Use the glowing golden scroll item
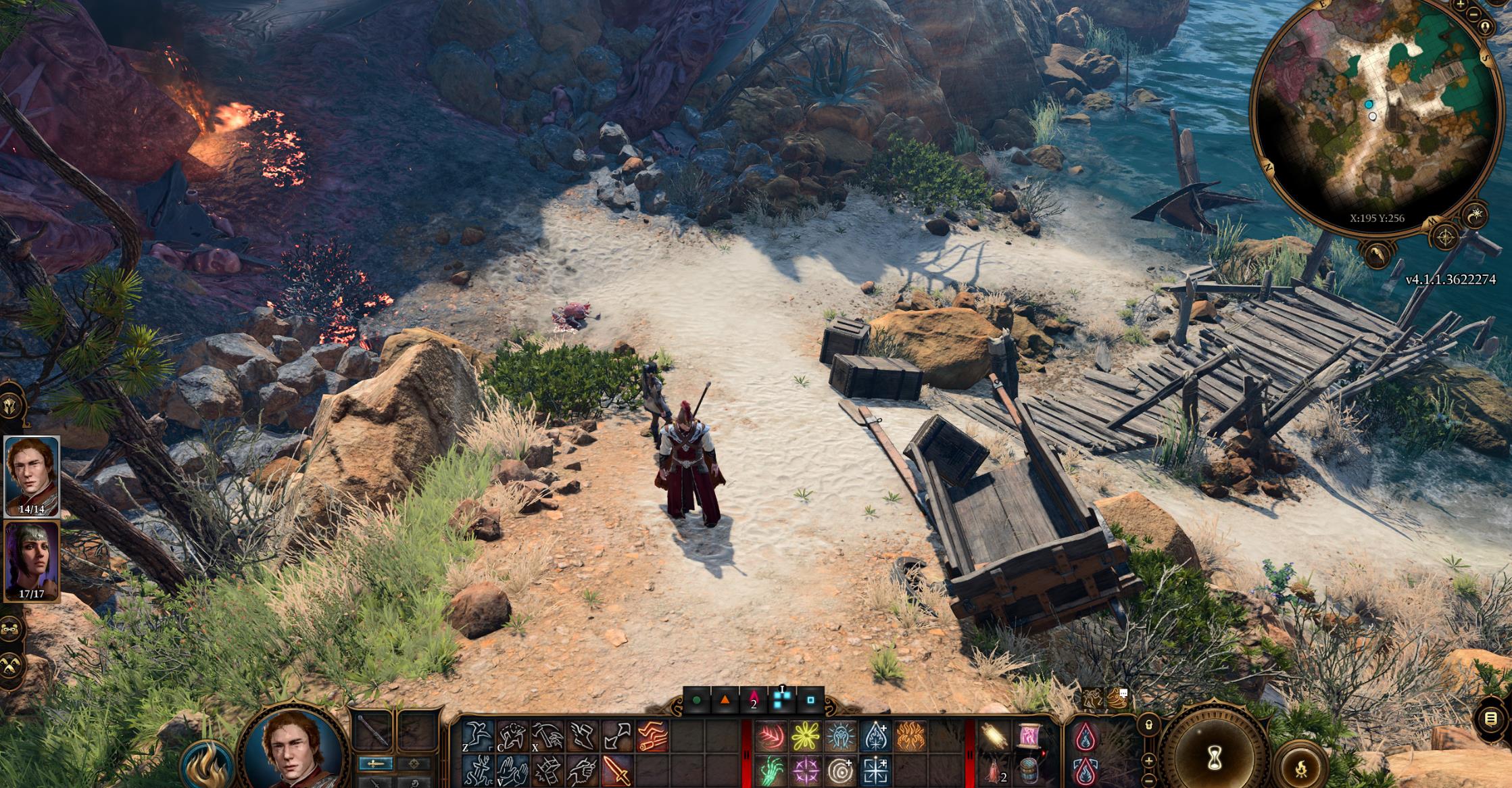The height and width of the screenshot is (788, 1512). (x=993, y=737)
